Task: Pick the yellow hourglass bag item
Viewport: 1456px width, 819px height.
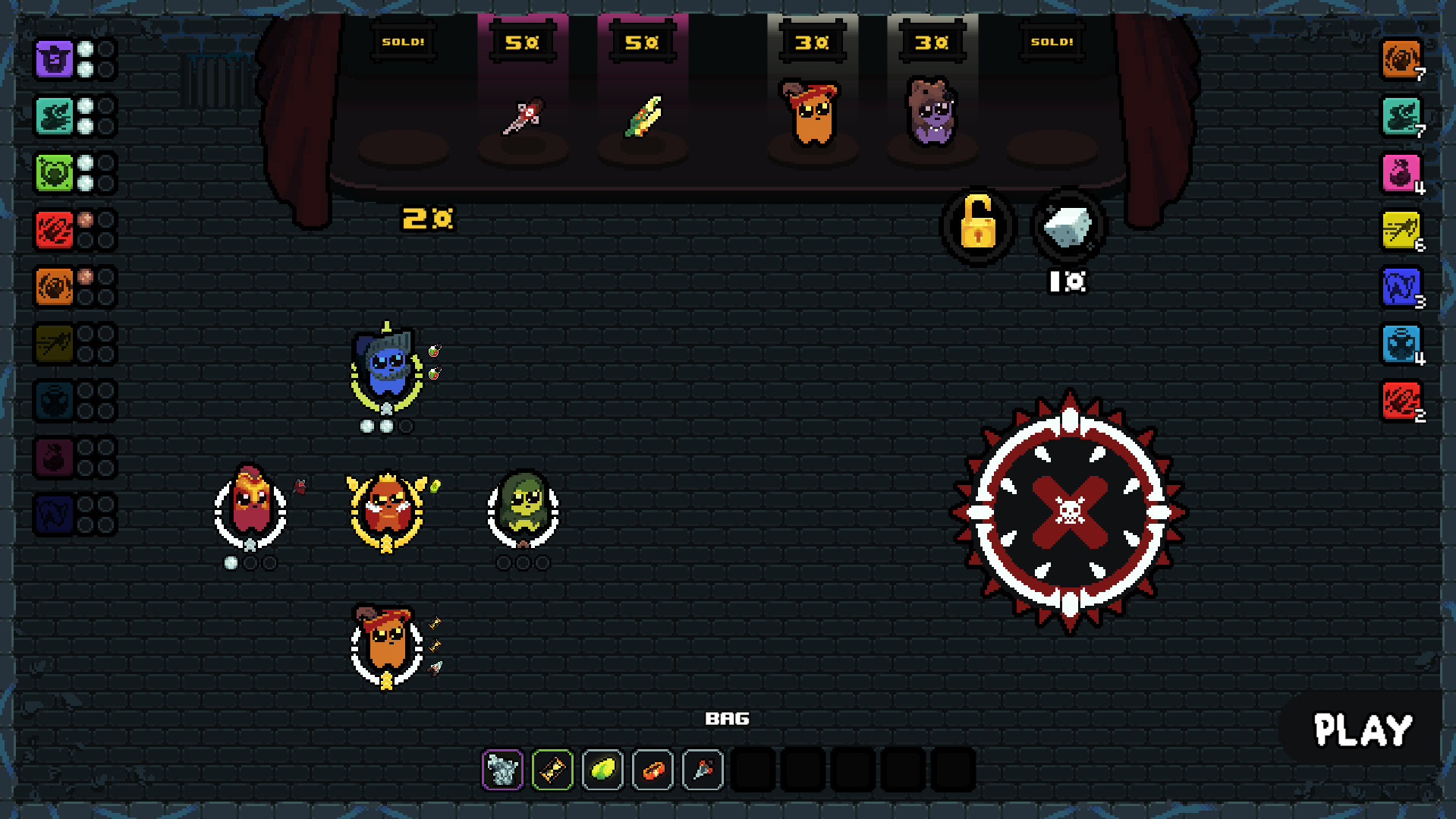Action: (552, 770)
